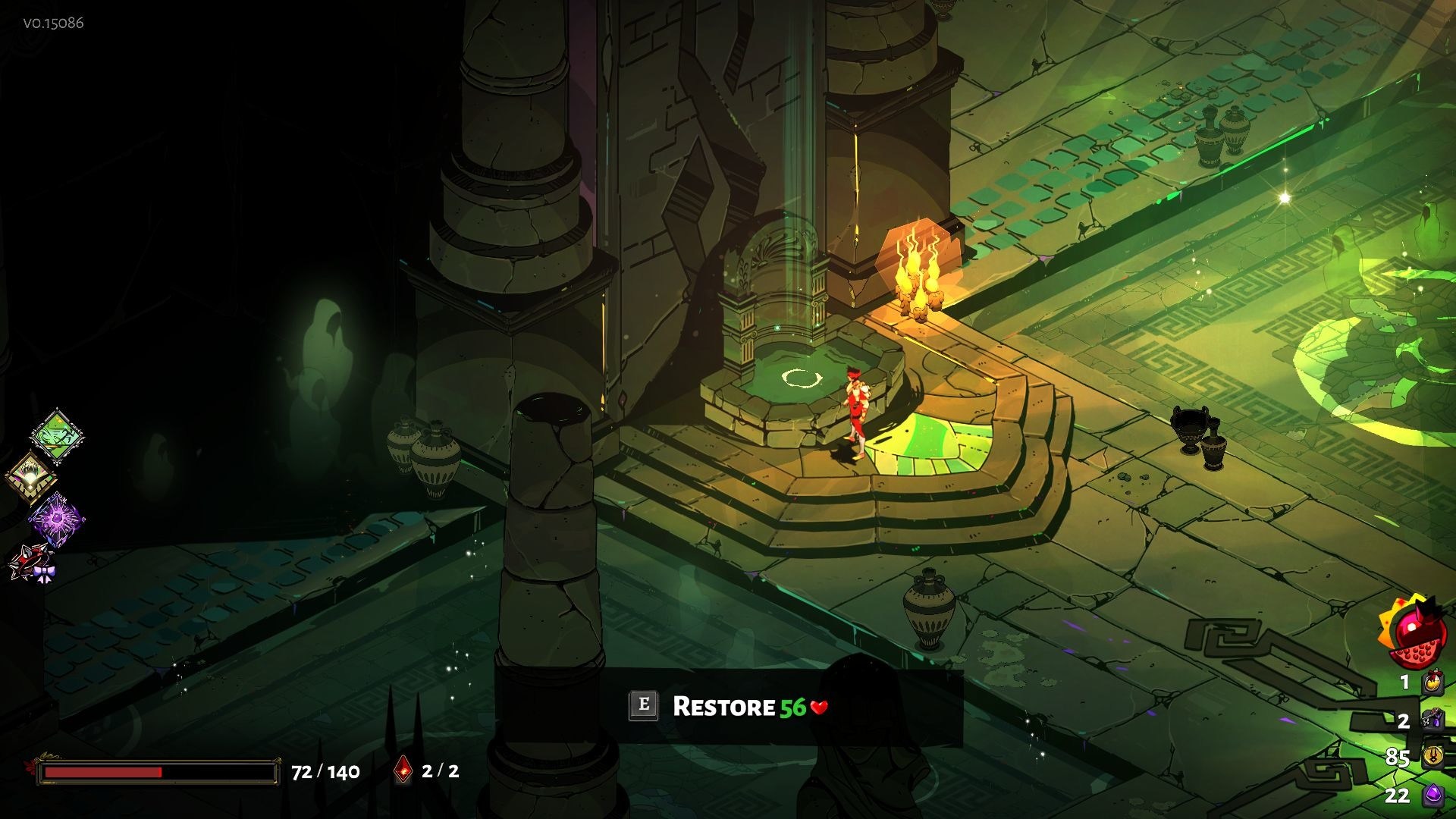Select the green boon icon

(57, 435)
